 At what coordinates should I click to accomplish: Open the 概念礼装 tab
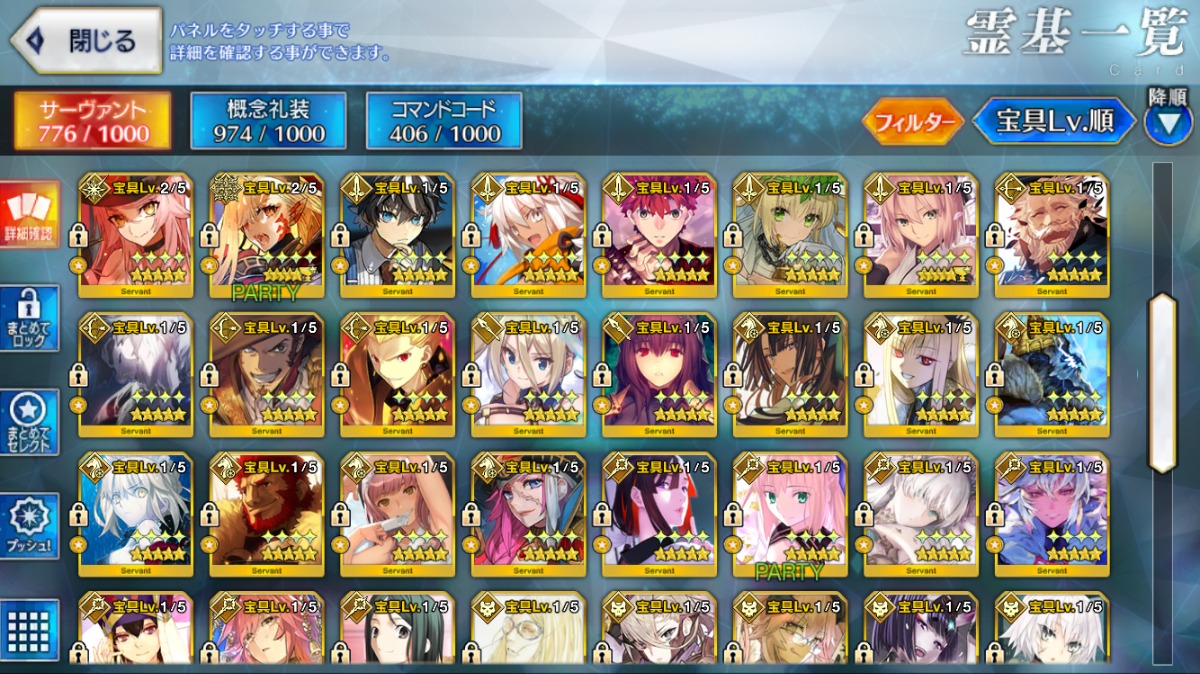(268, 122)
